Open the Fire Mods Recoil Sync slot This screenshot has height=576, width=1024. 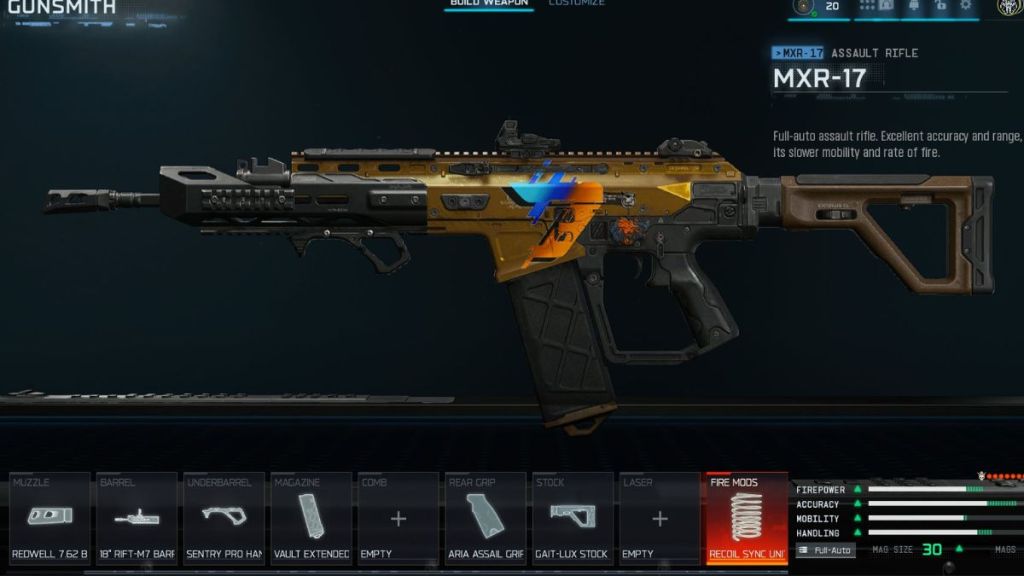click(x=746, y=518)
